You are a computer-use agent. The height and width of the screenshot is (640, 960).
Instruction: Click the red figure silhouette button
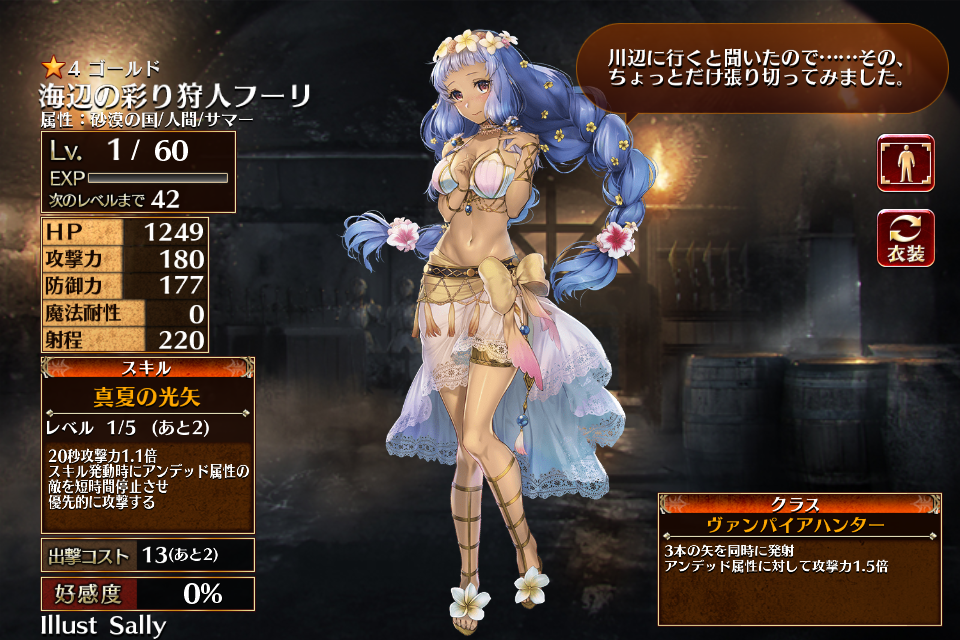(x=905, y=163)
